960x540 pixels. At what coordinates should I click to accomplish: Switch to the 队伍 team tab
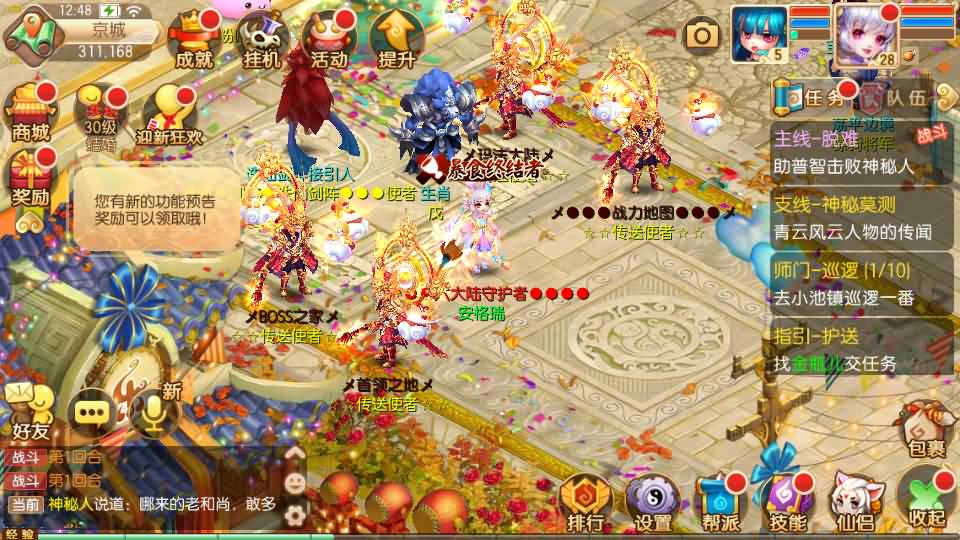pos(896,97)
